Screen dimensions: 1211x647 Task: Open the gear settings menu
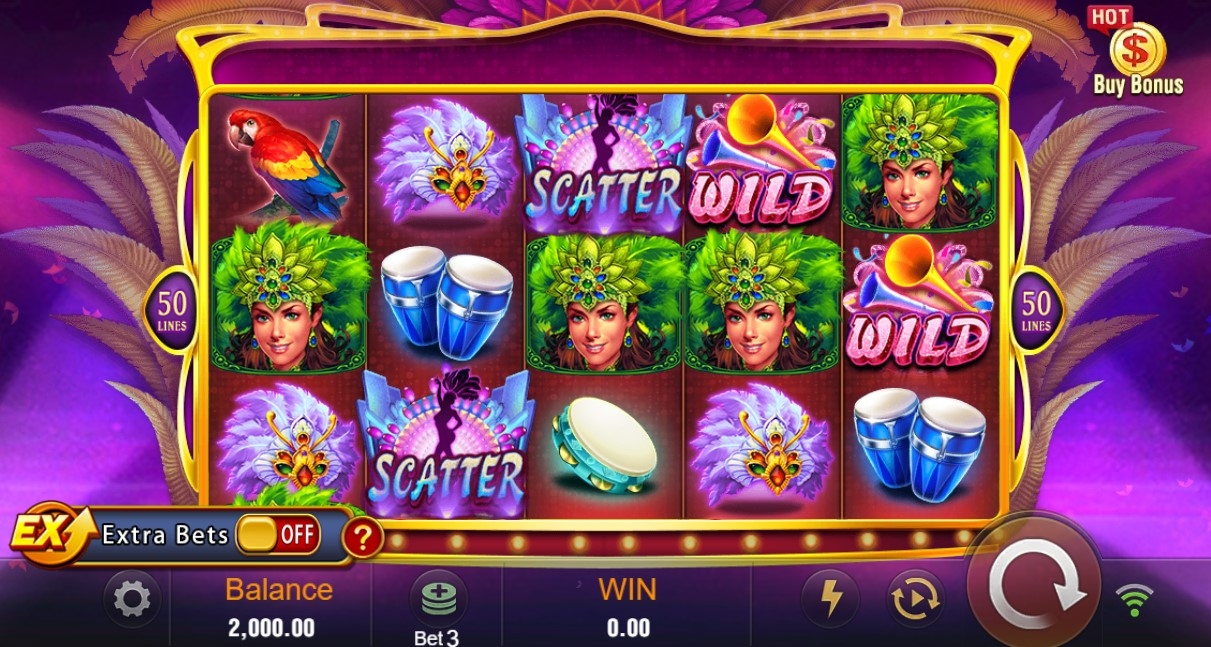click(x=132, y=599)
